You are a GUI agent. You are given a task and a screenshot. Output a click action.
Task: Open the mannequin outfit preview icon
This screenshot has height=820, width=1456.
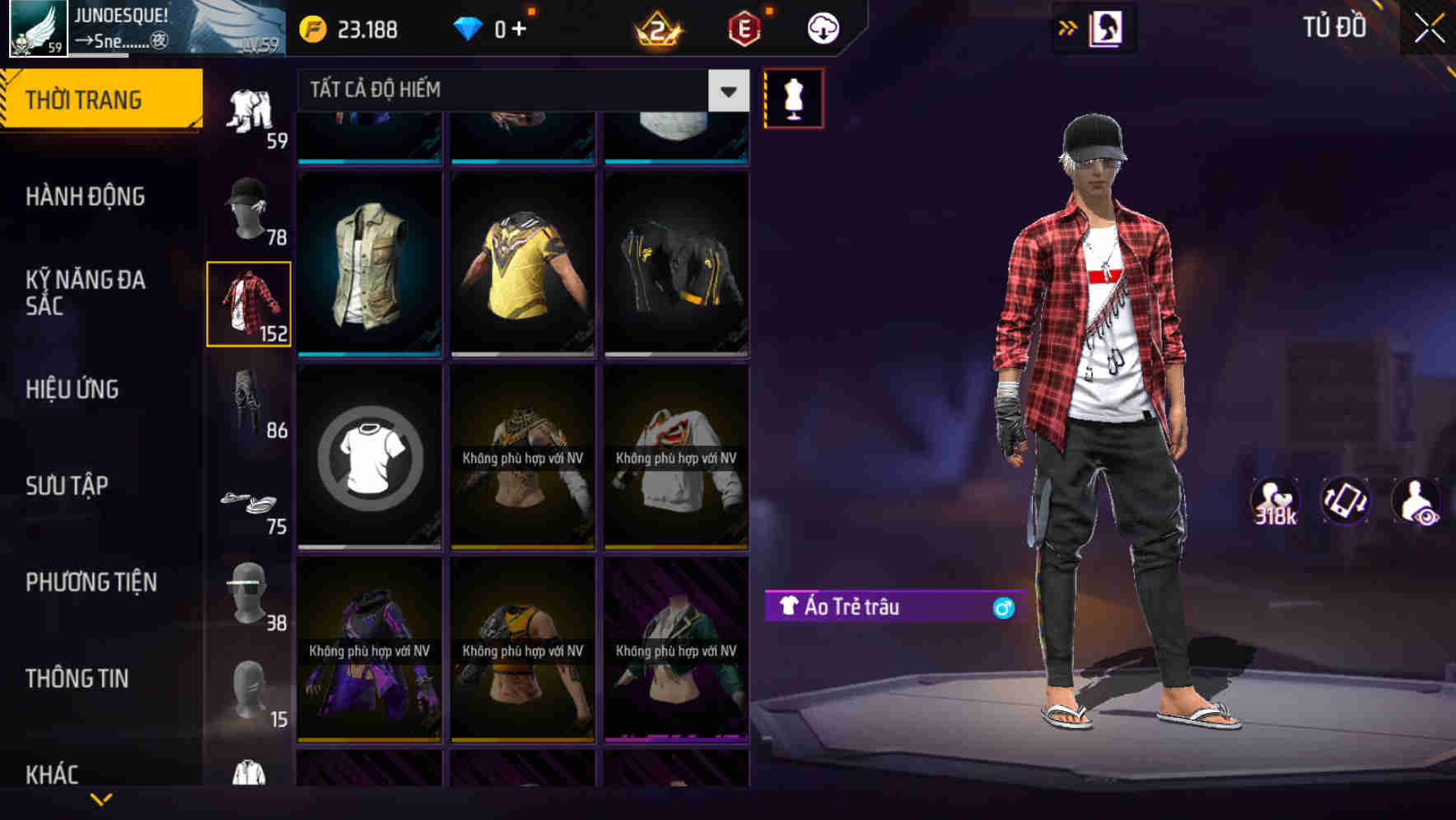793,98
